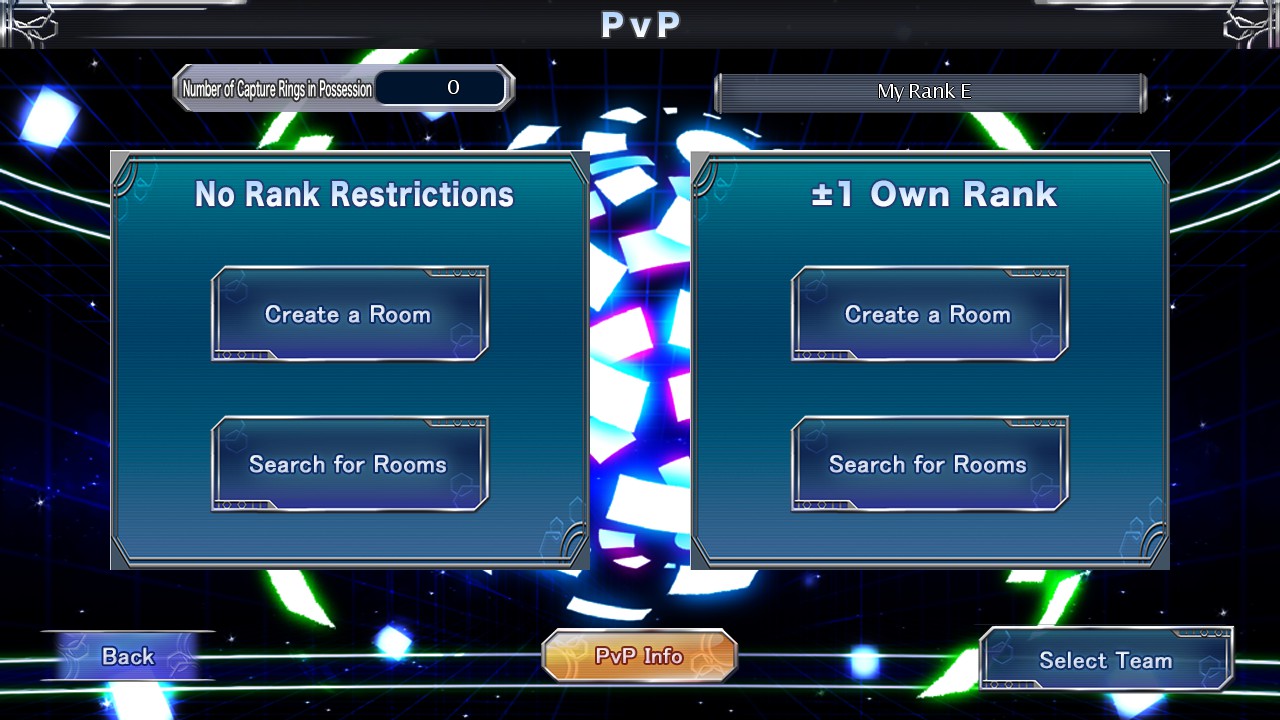Search for Rooms under No Rank Restrictions

[x=349, y=464]
